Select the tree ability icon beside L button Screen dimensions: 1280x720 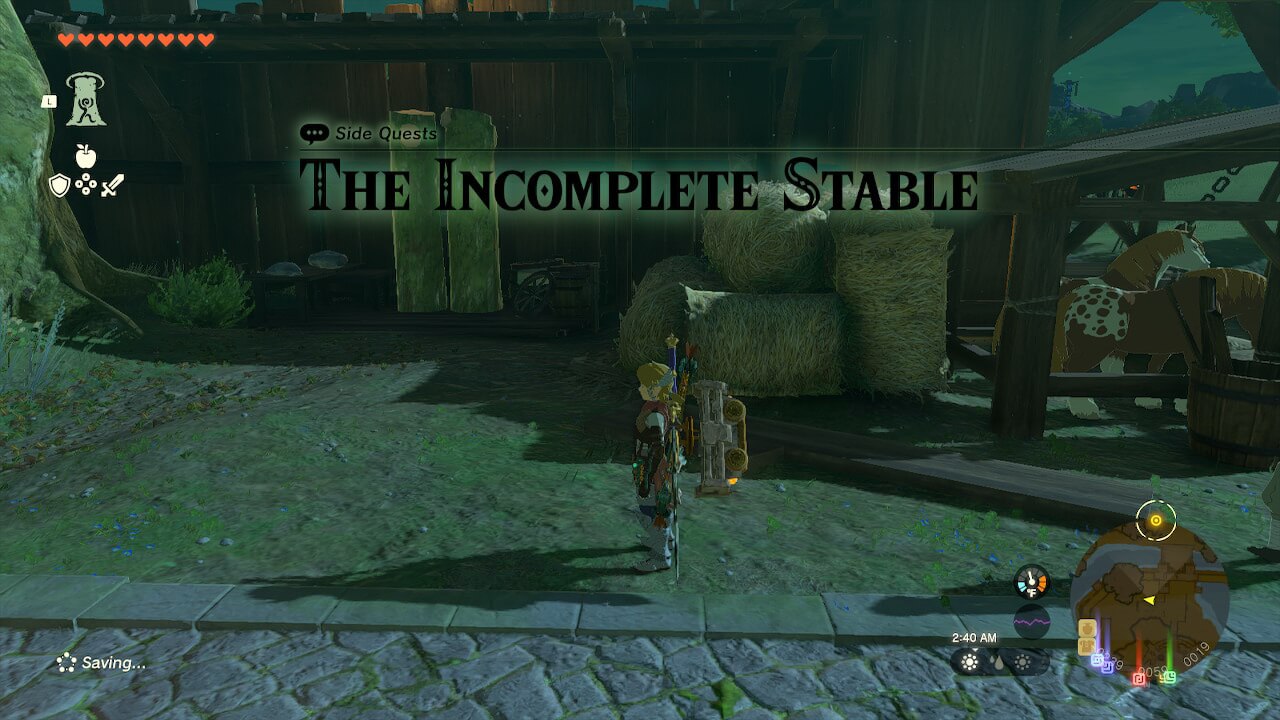[86, 99]
